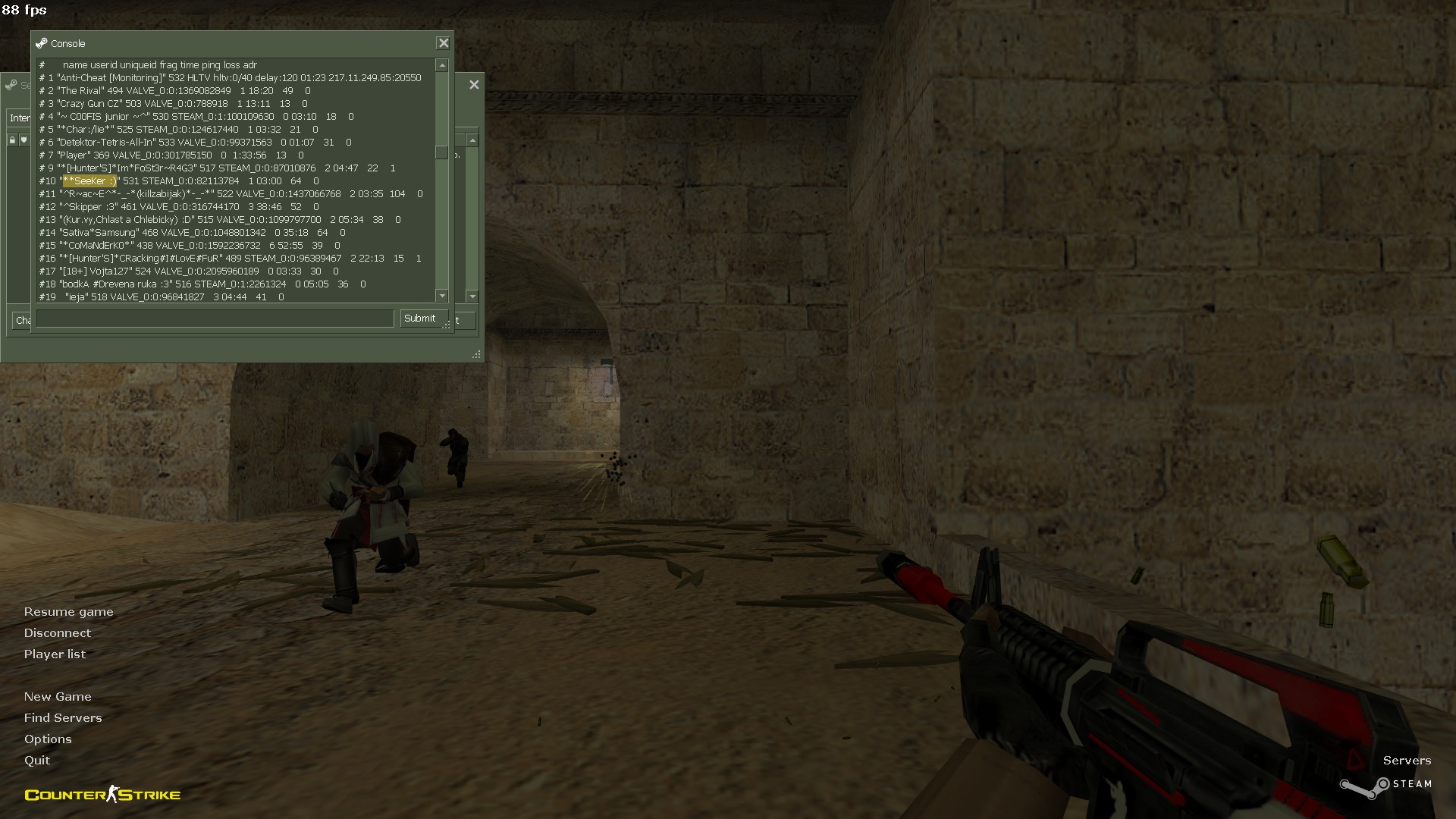Quit the game
The image size is (1456, 819).
pyautogui.click(x=37, y=761)
